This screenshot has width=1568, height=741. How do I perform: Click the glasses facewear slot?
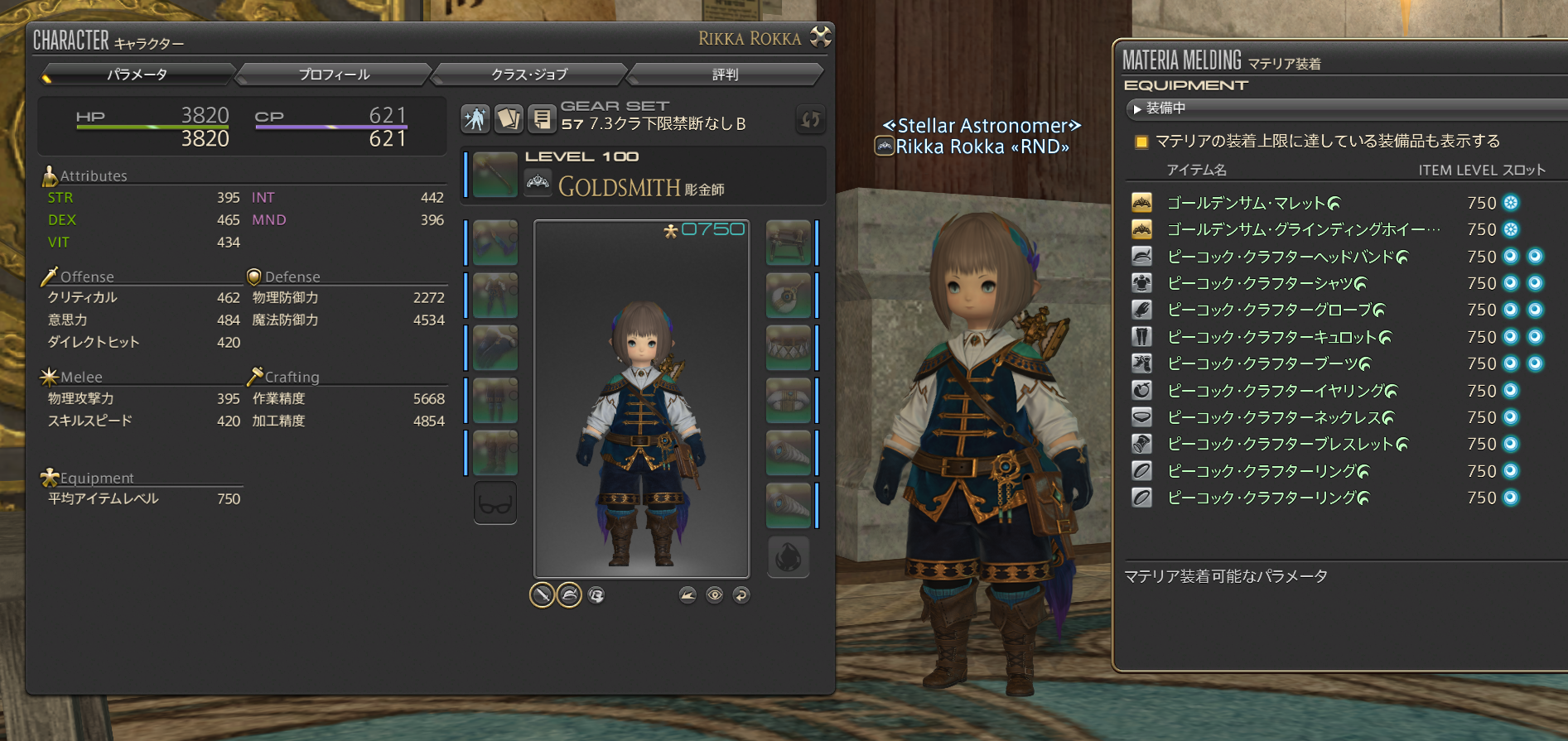pyautogui.click(x=495, y=503)
